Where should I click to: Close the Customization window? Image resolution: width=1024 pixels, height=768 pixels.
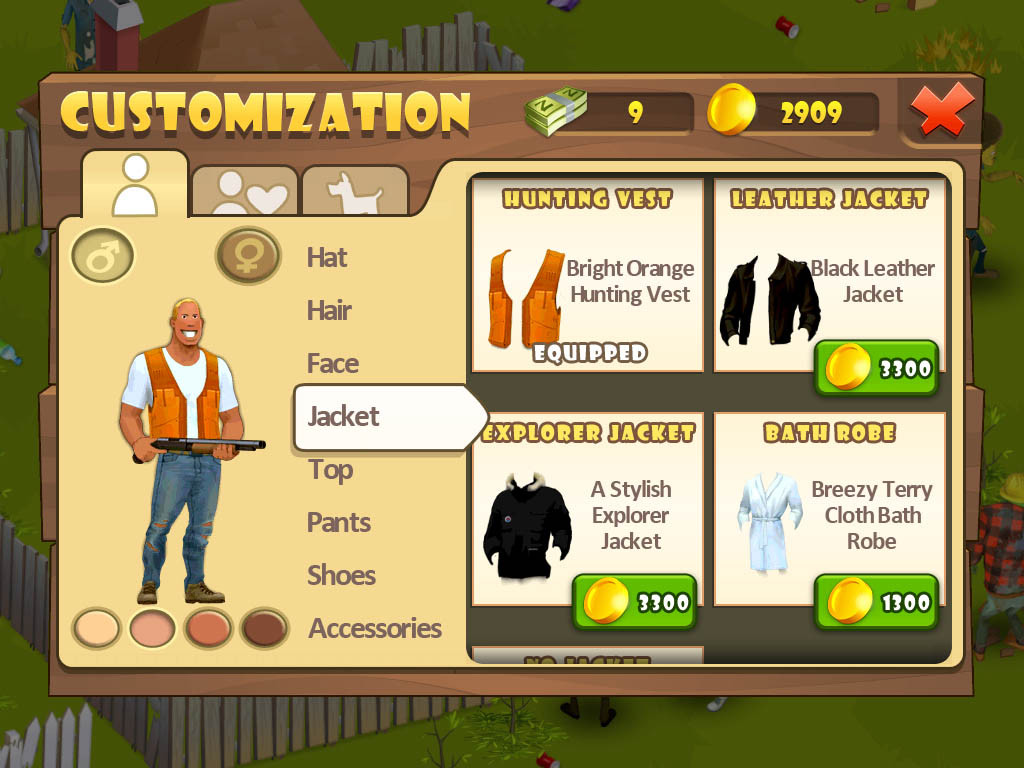pos(943,110)
